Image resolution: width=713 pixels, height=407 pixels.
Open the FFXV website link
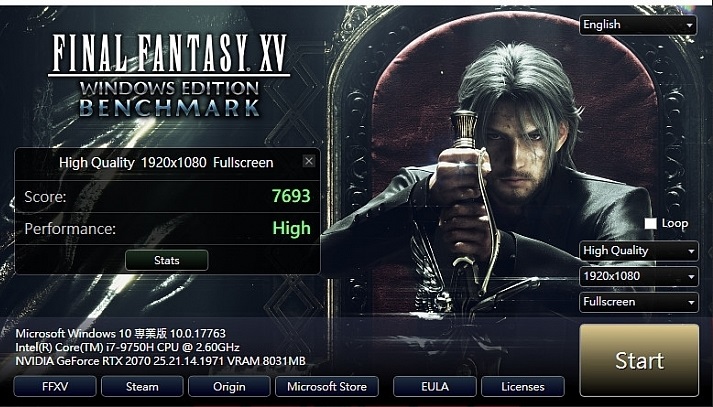pyautogui.click(x=55, y=386)
